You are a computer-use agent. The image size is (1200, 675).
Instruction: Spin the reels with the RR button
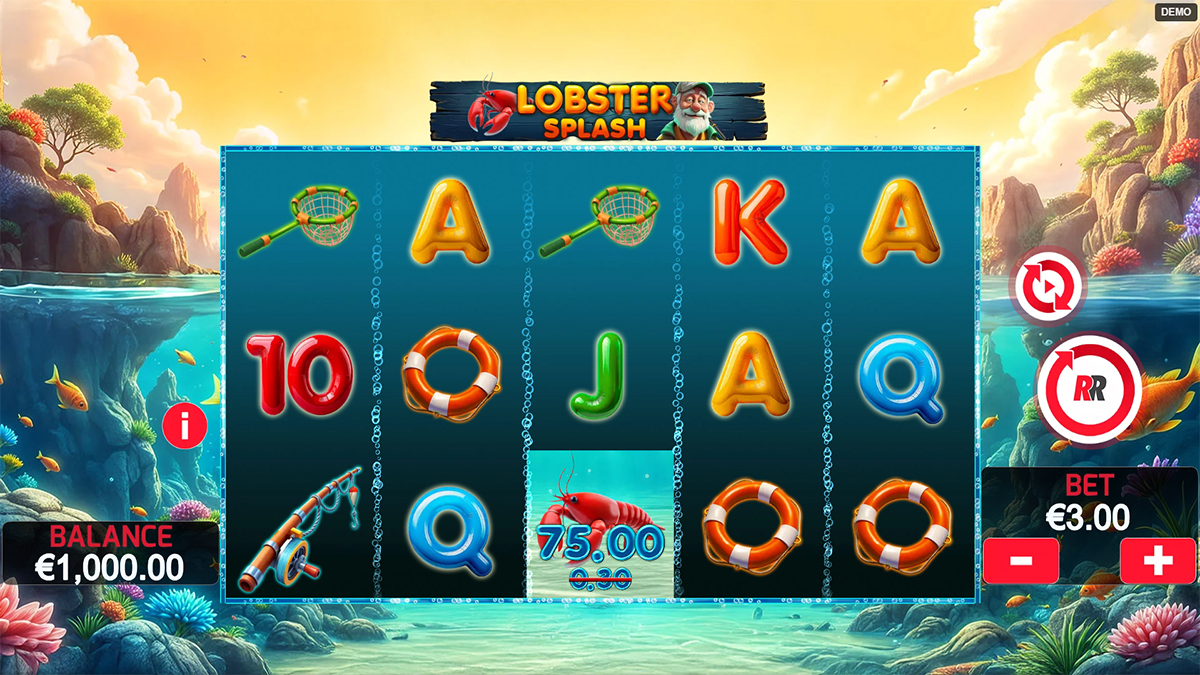[x=1089, y=389]
